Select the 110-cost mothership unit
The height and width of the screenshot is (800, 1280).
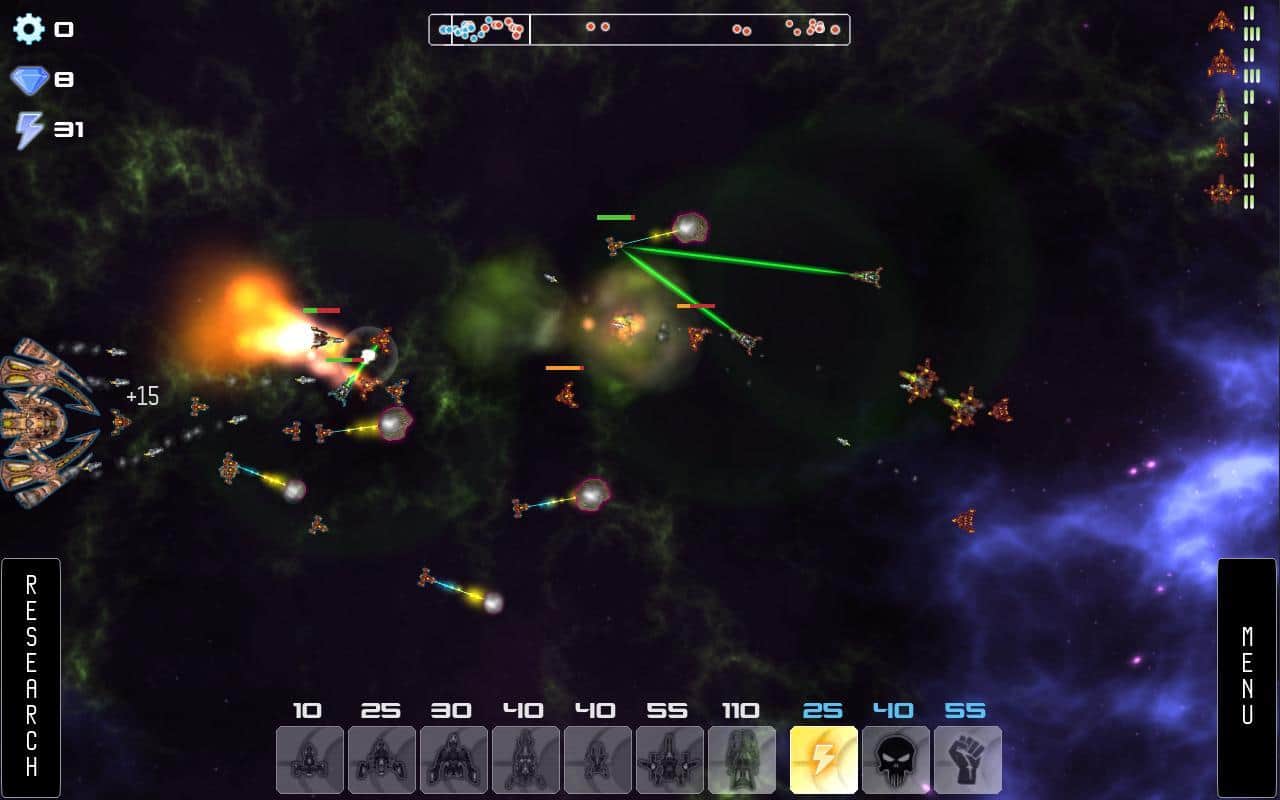click(x=741, y=760)
